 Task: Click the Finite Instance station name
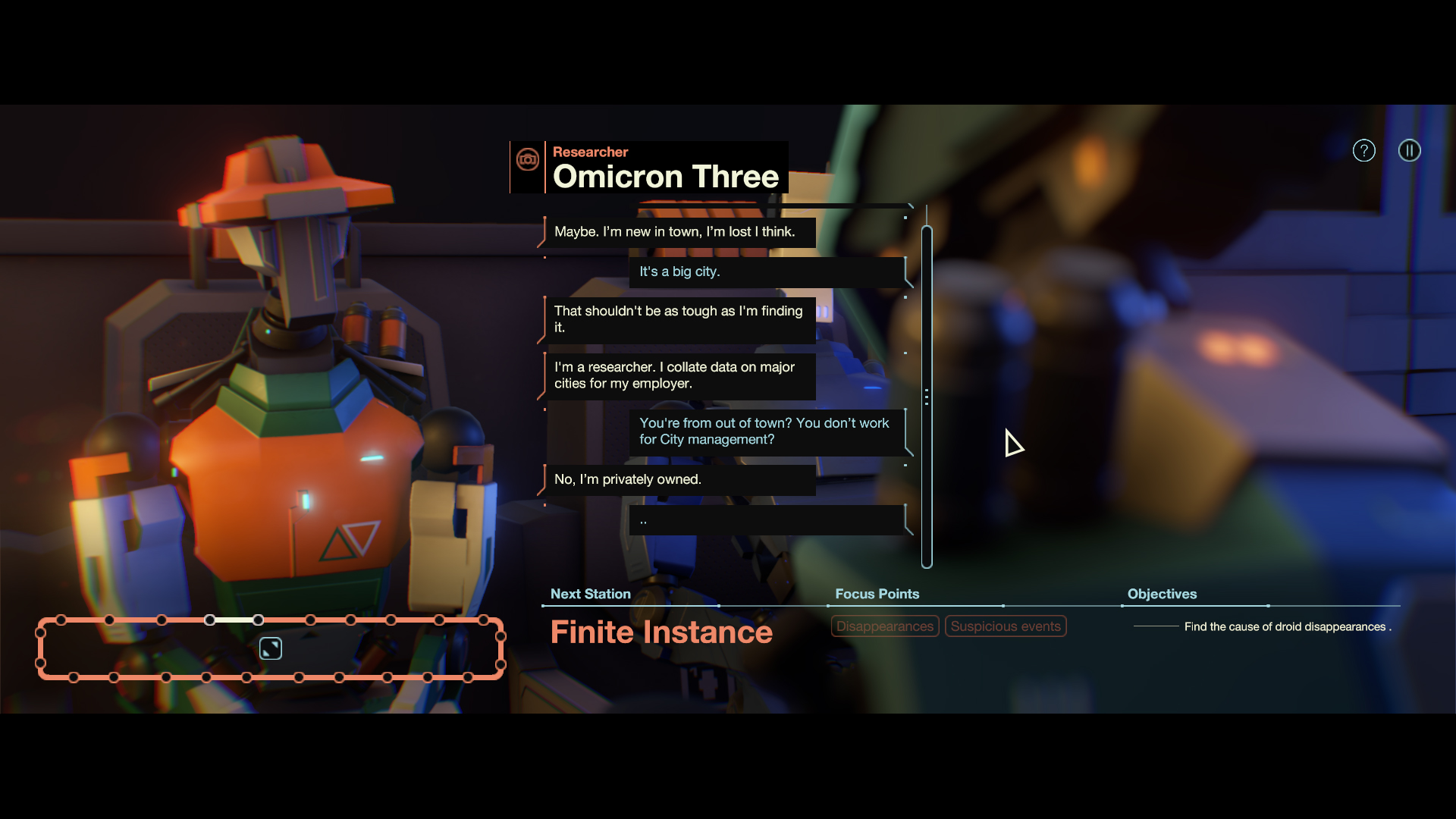click(661, 632)
